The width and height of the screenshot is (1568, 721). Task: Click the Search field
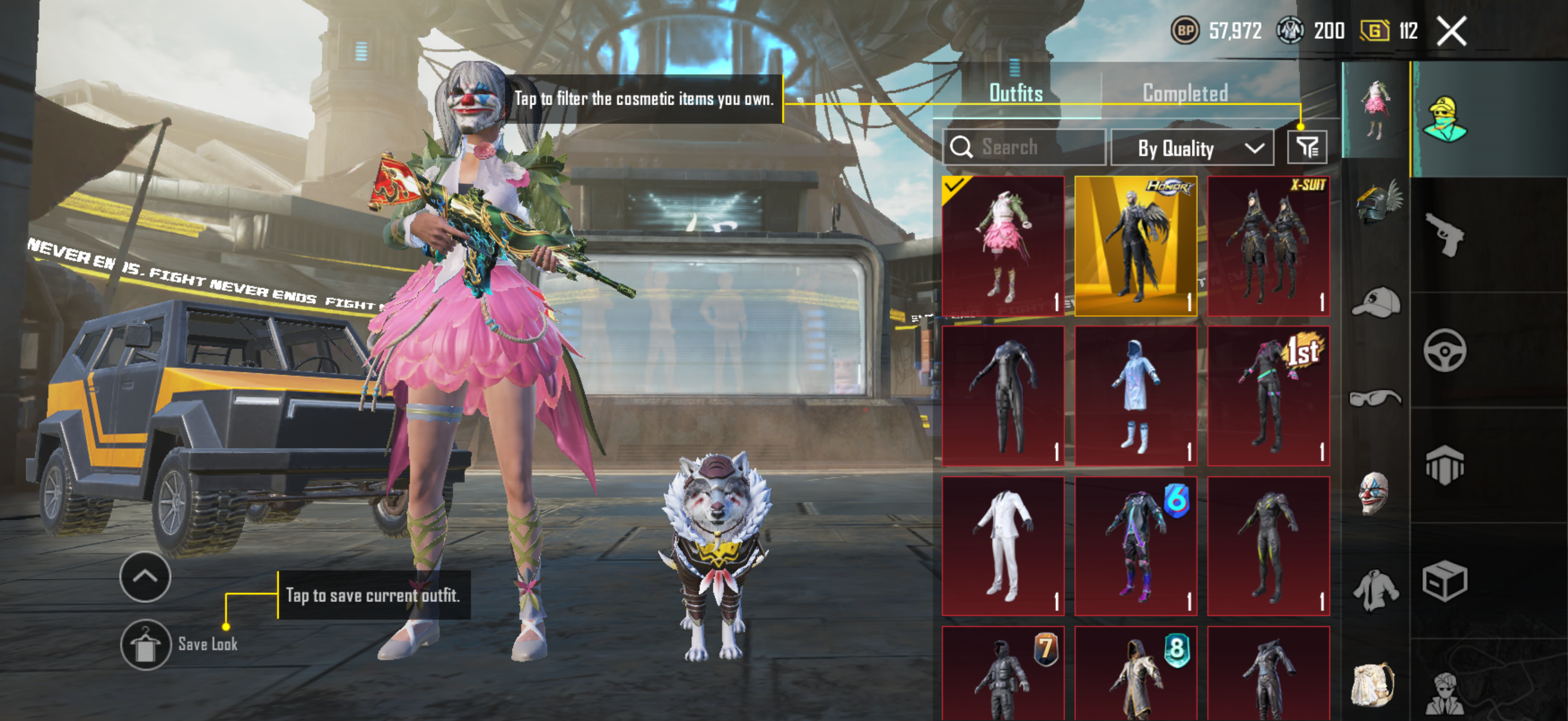(x=1024, y=147)
